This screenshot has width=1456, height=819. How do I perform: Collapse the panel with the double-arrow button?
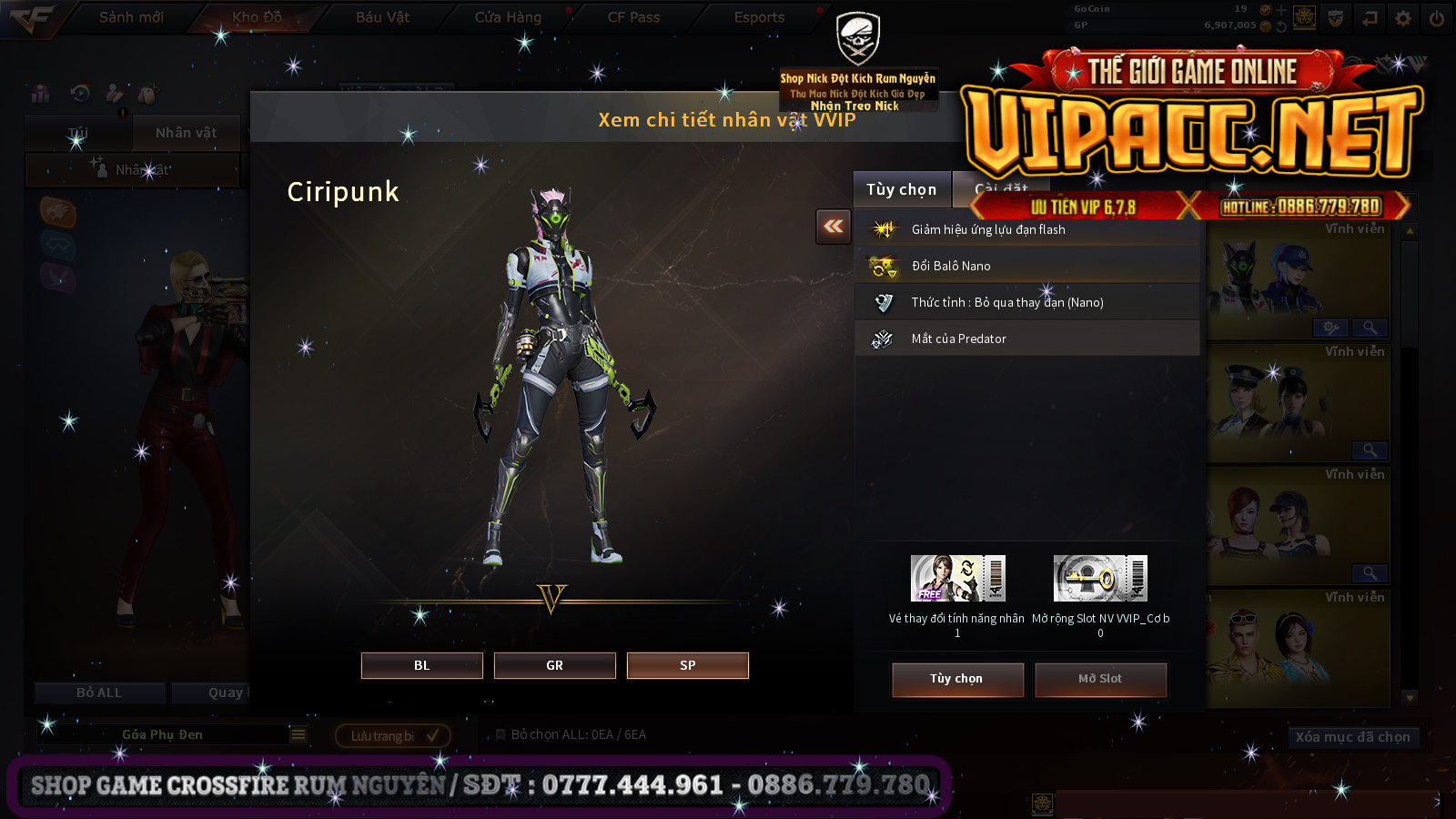click(834, 227)
